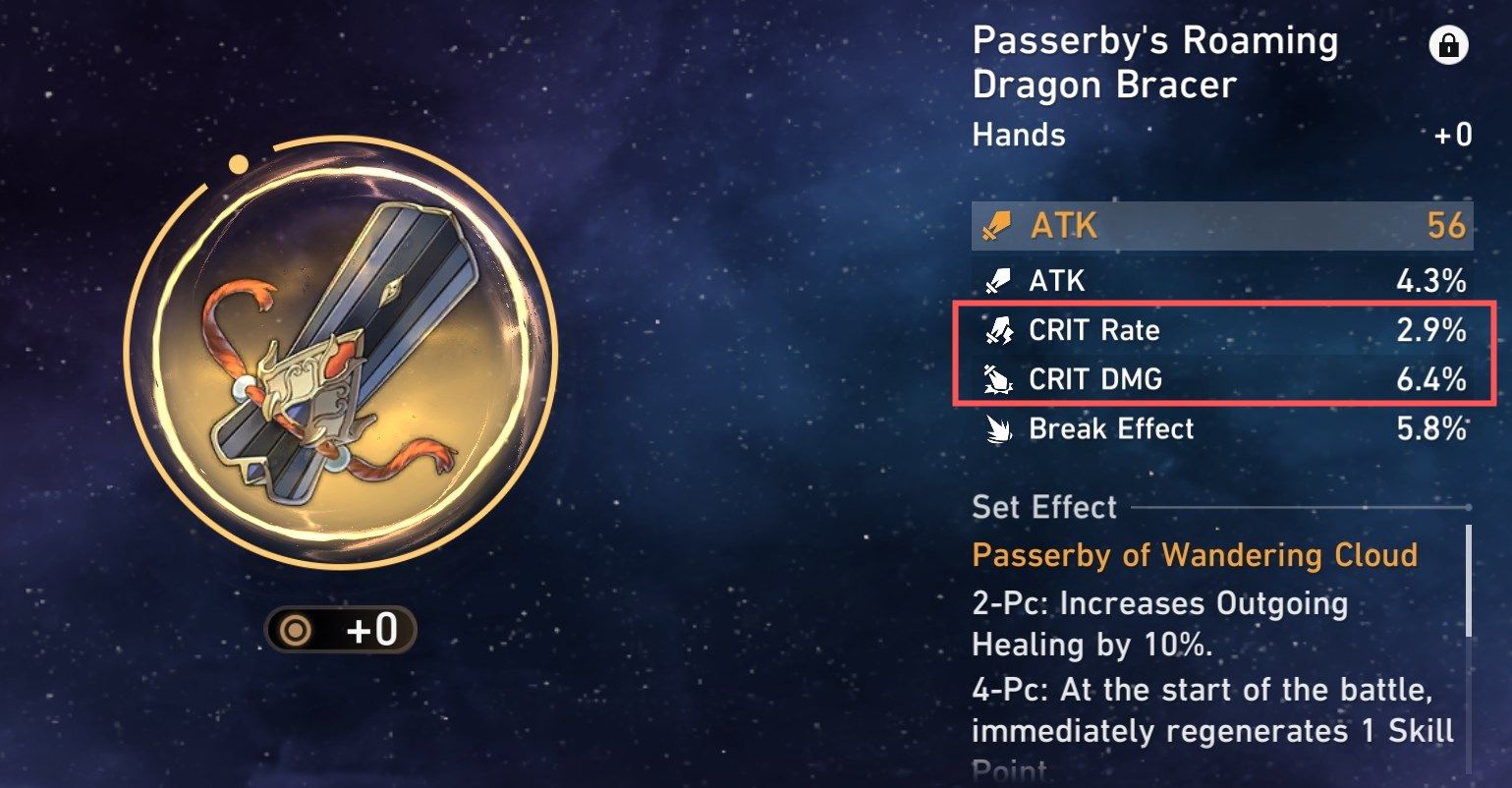The height and width of the screenshot is (788, 1512).
Task: Select the main ATK 56 stat row
Action: [1218, 226]
